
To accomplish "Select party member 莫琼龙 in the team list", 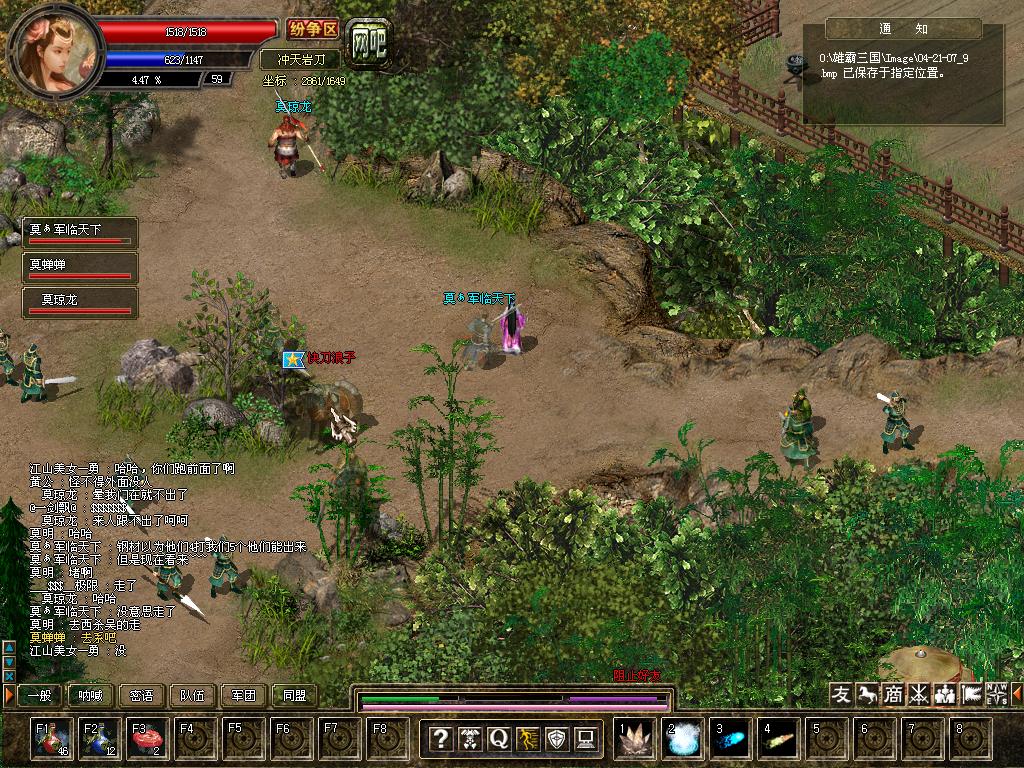I will [80, 301].
